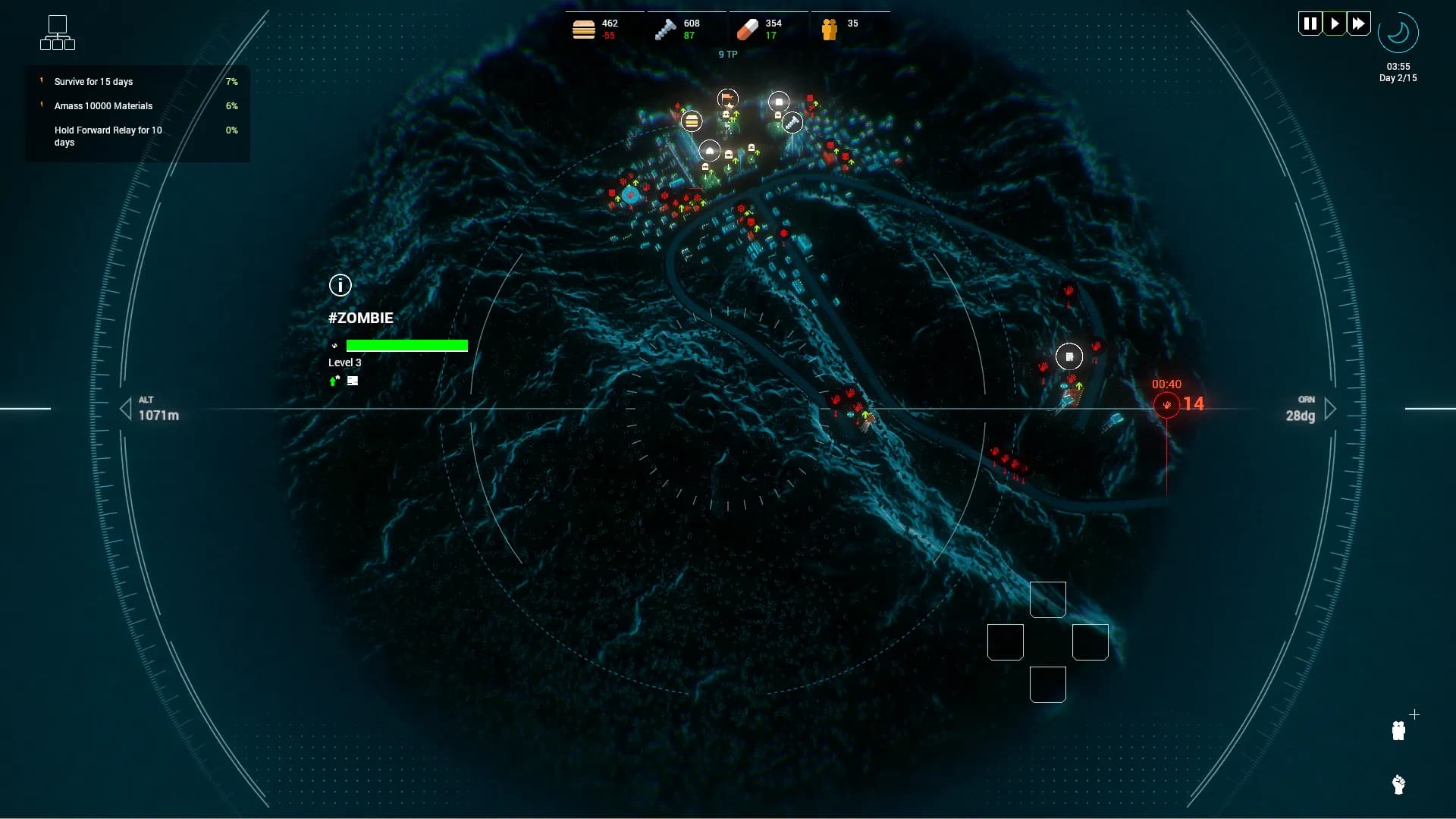Open the building icon in the #ZOMBIE panel
Screen dimensions: 1456x819
click(x=352, y=381)
